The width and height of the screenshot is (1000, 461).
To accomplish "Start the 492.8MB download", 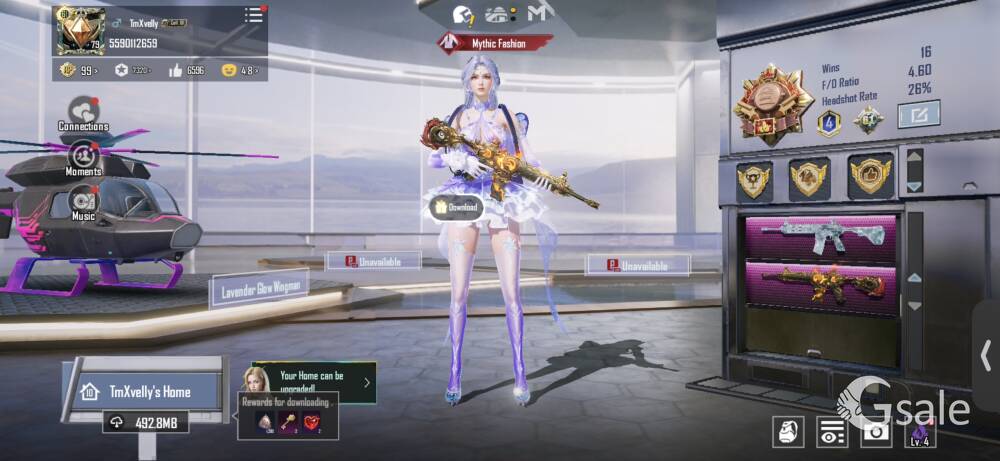I will tap(146, 423).
